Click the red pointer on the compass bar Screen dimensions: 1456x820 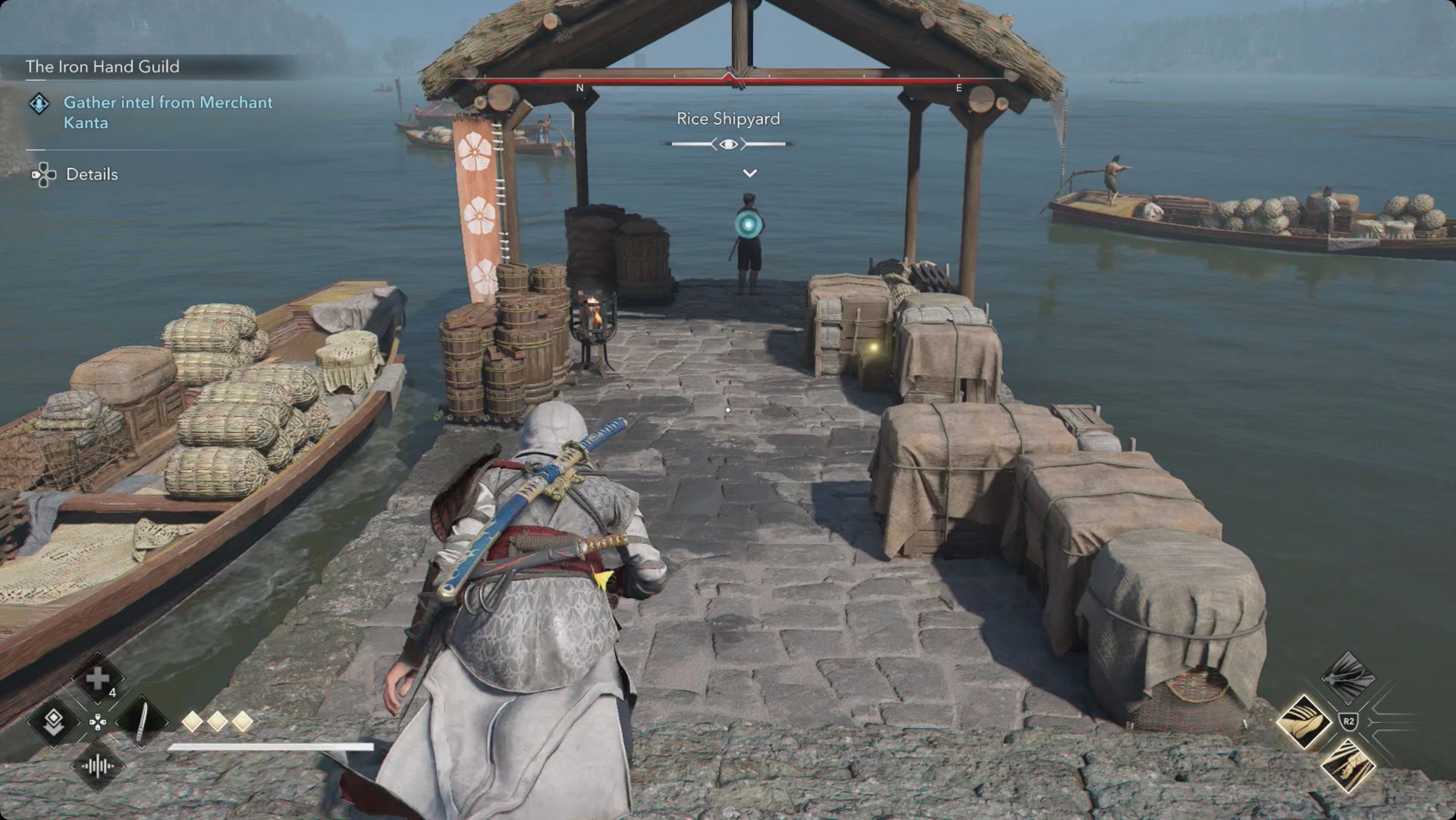point(729,79)
